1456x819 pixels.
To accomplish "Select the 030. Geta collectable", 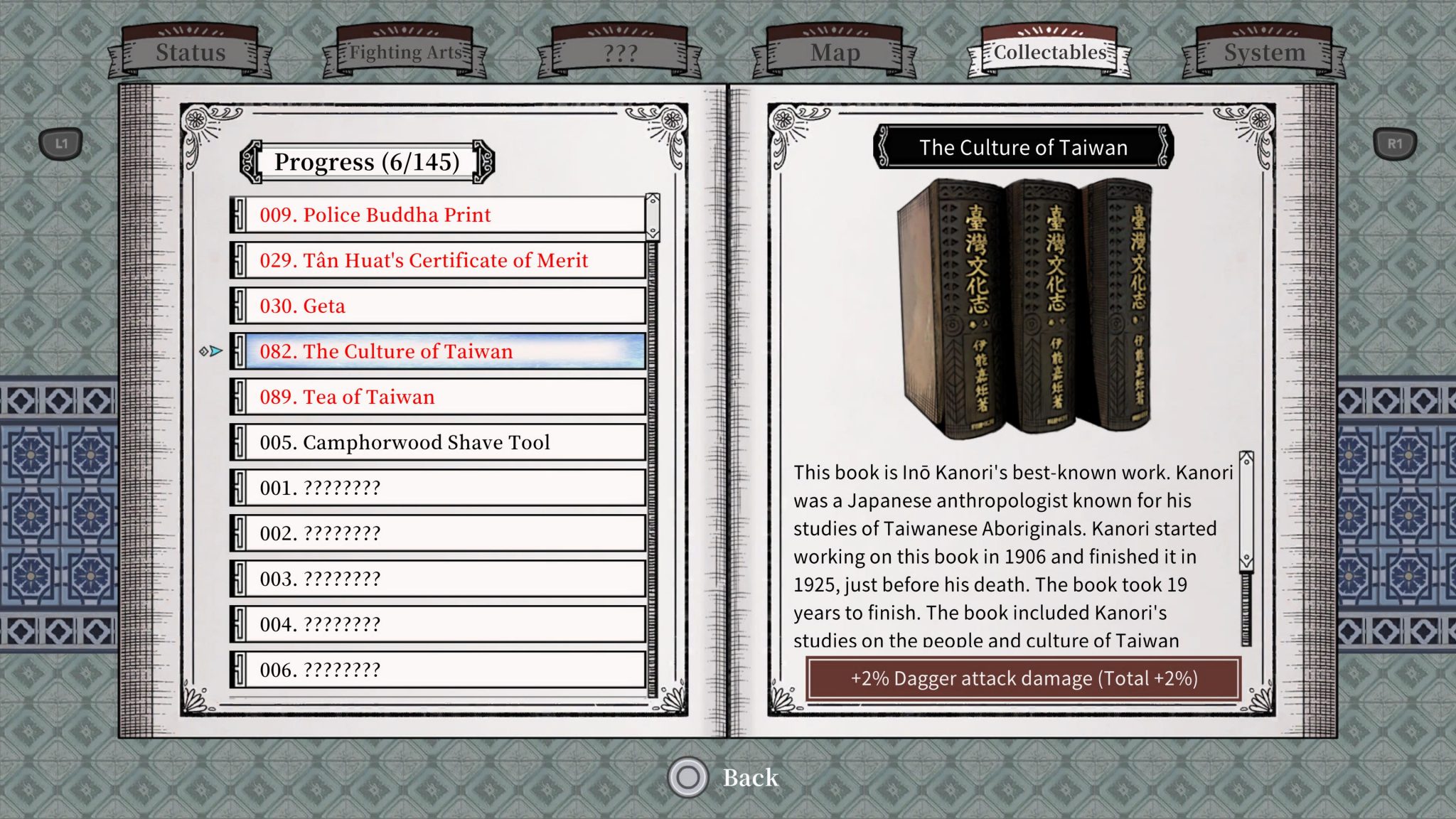I will tap(438, 306).
